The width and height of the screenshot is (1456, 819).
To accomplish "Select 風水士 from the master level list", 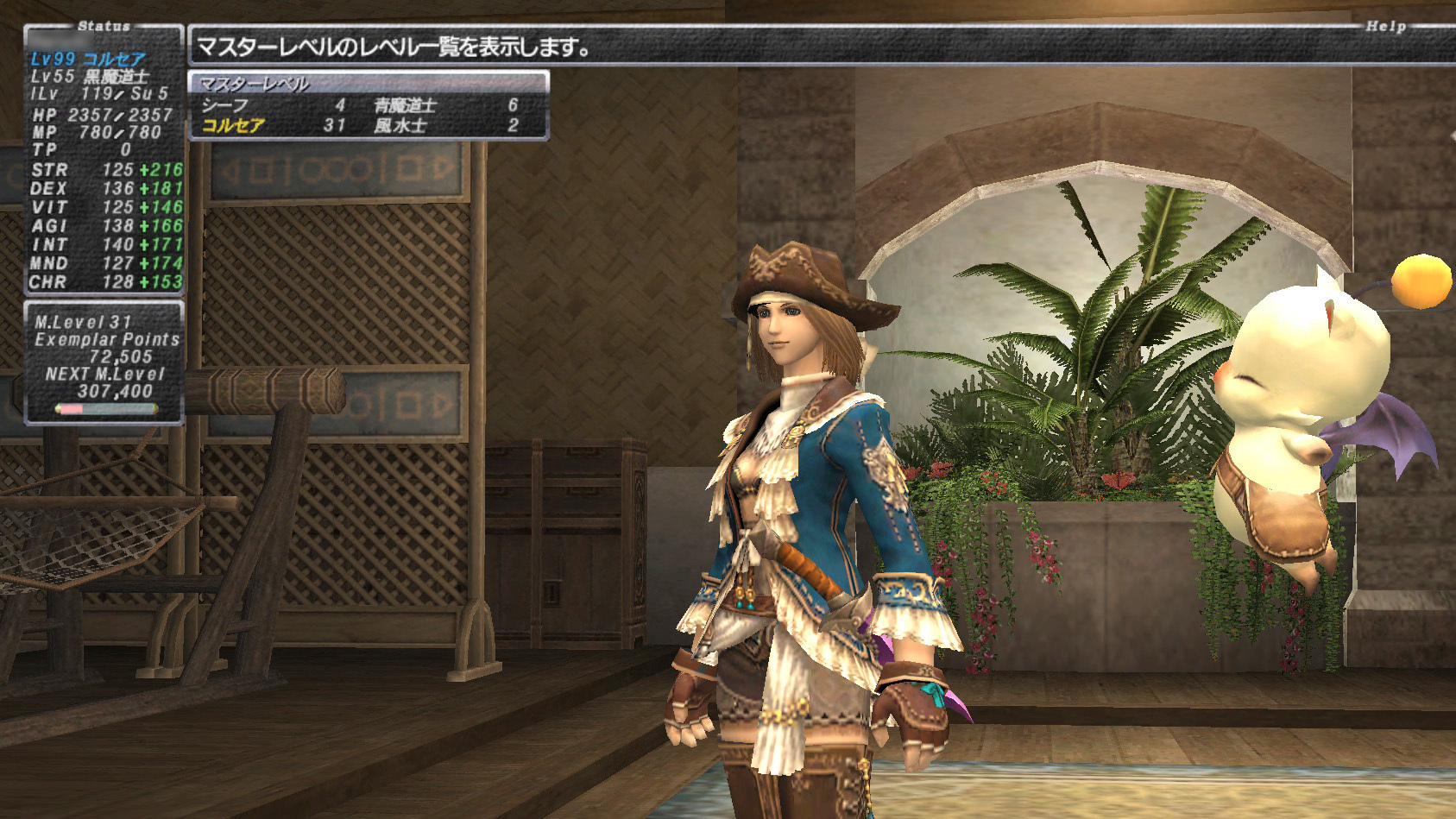I will [401, 125].
